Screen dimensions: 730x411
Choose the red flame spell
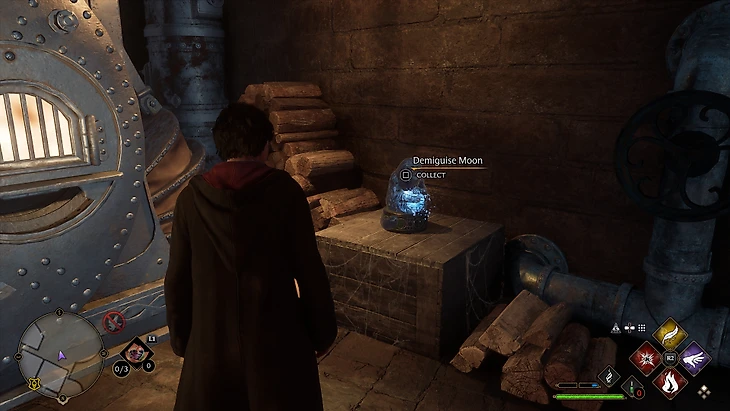668,381
